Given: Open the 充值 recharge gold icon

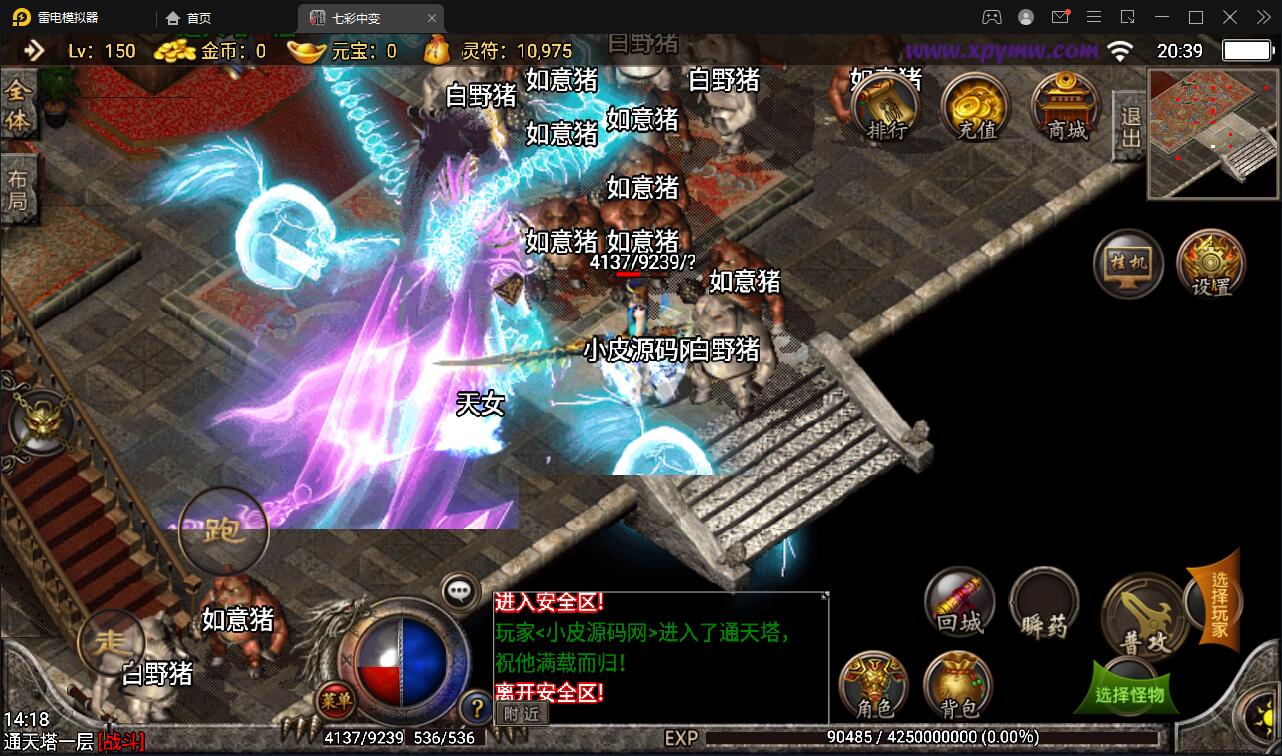Looking at the screenshot, I should tap(976, 106).
